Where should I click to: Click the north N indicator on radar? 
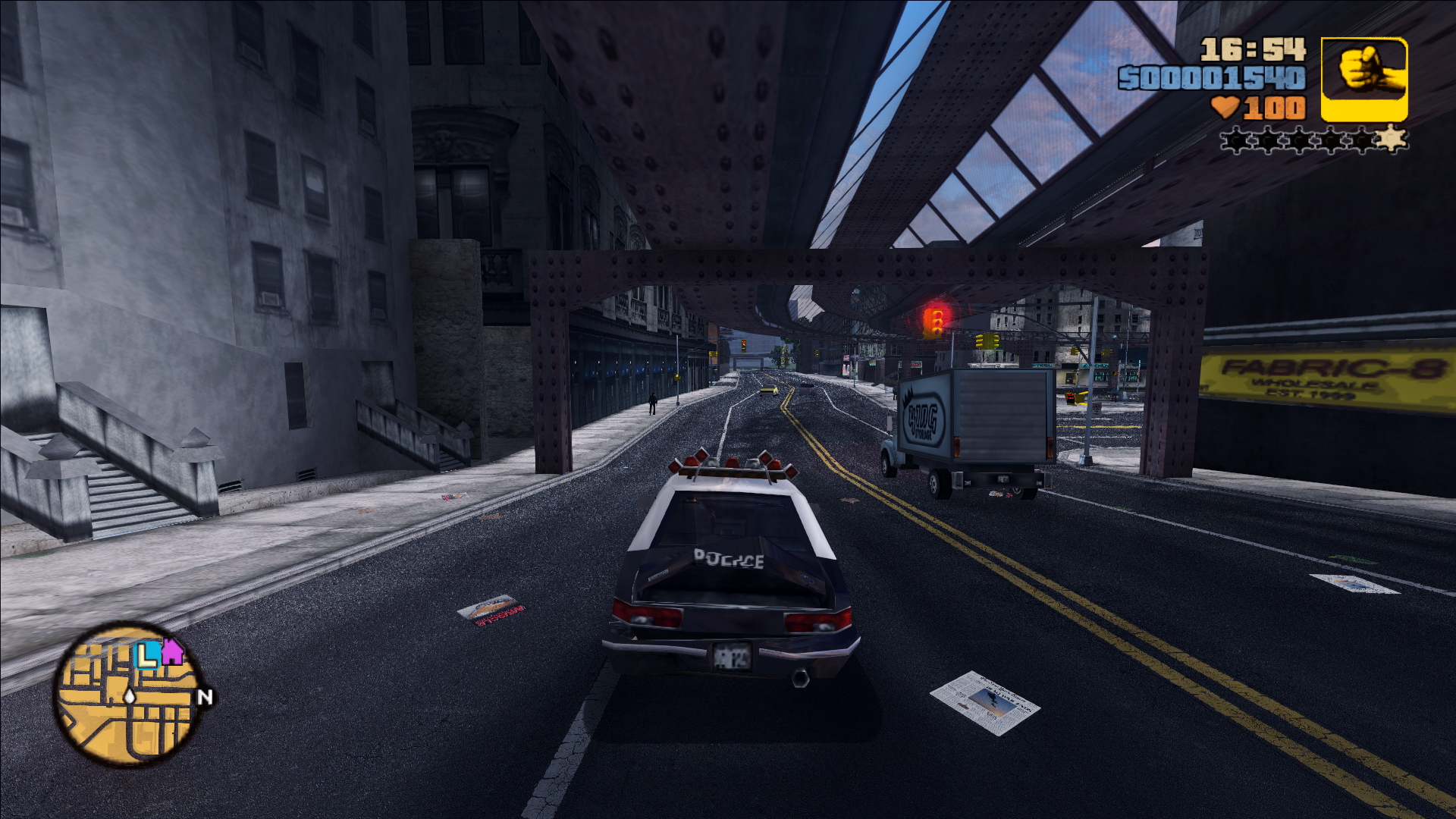(x=205, y=697)
